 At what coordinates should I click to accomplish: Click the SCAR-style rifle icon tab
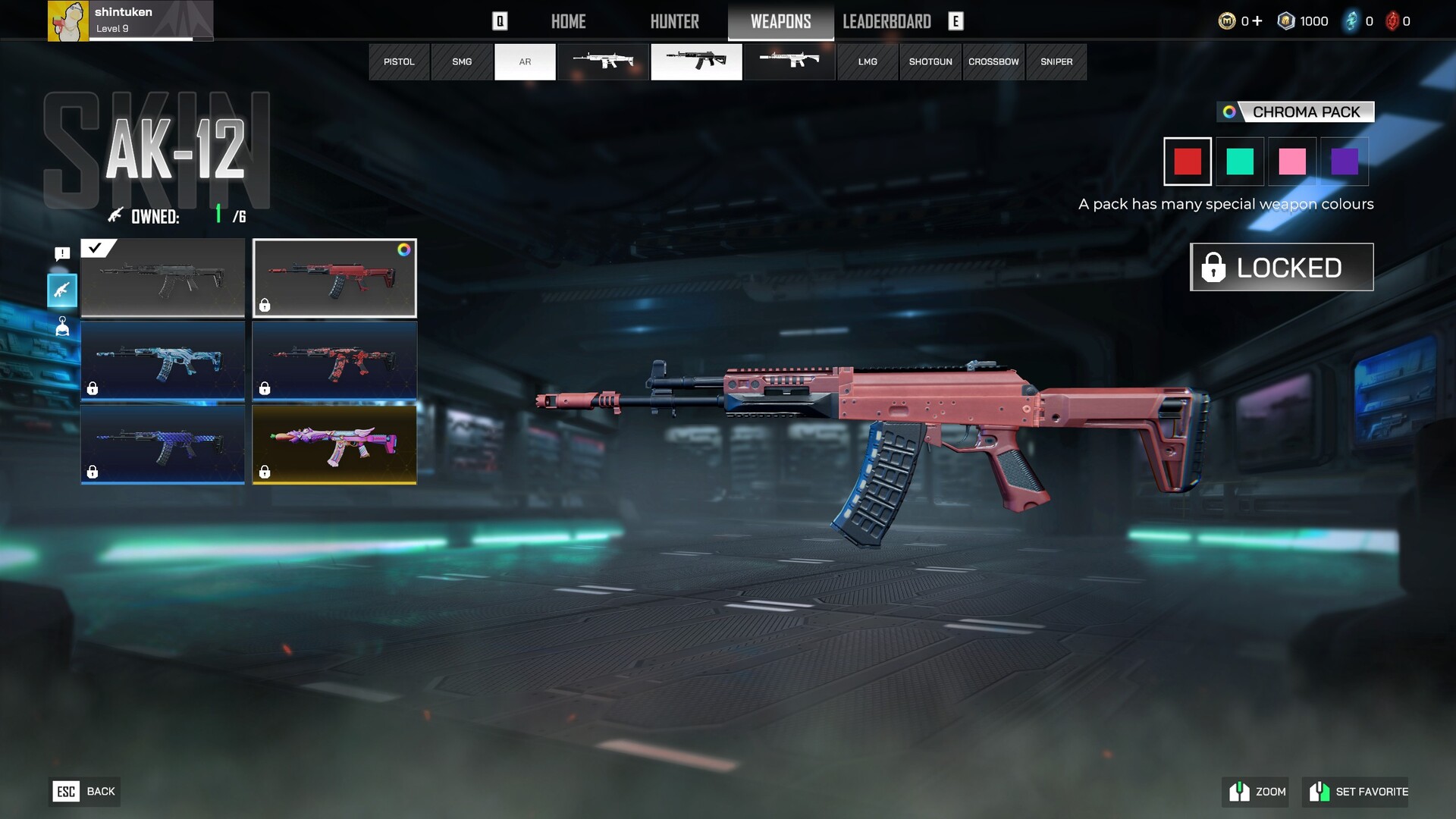point(603,61)
